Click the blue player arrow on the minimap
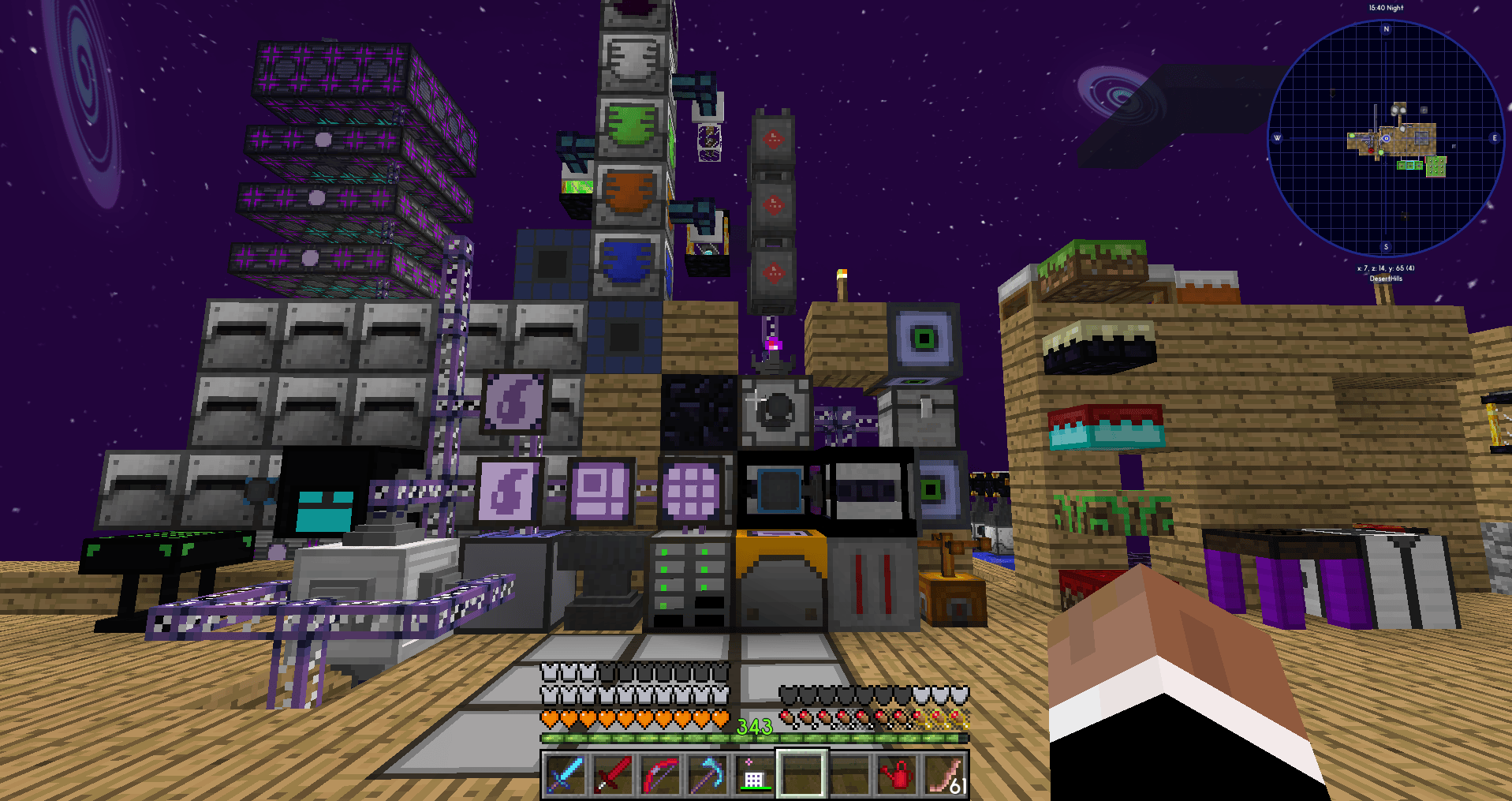 1386,139
